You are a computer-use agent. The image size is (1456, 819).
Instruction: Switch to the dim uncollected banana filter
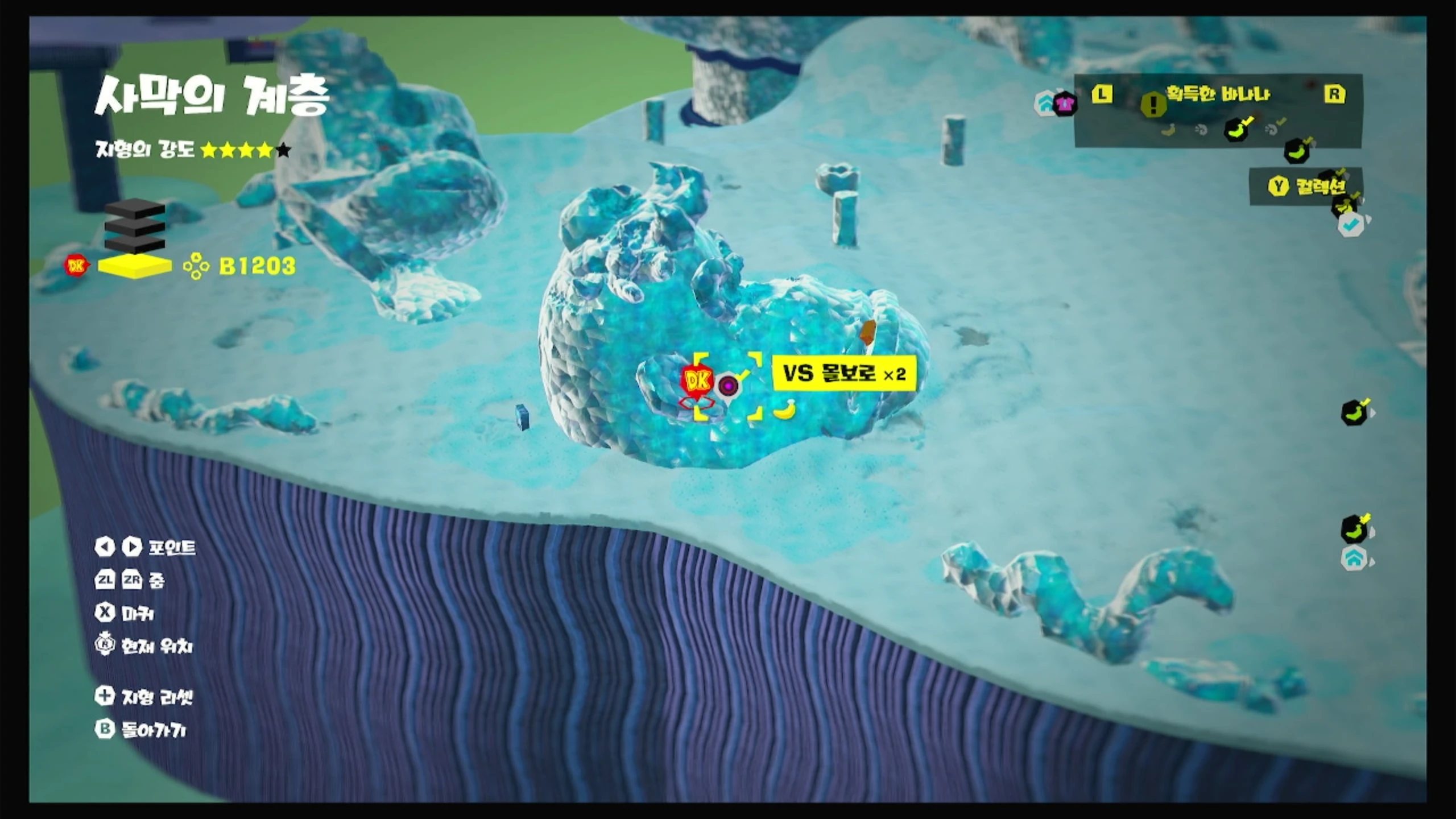tap(1168, 130)
